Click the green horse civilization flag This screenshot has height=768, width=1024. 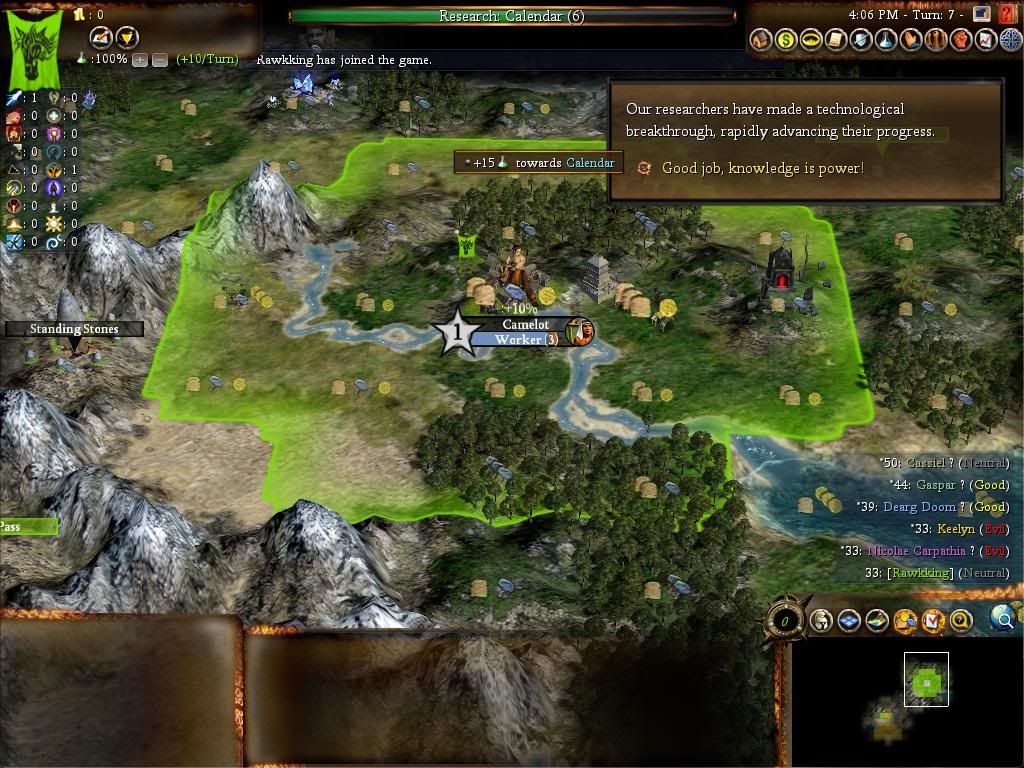point(36,47)
